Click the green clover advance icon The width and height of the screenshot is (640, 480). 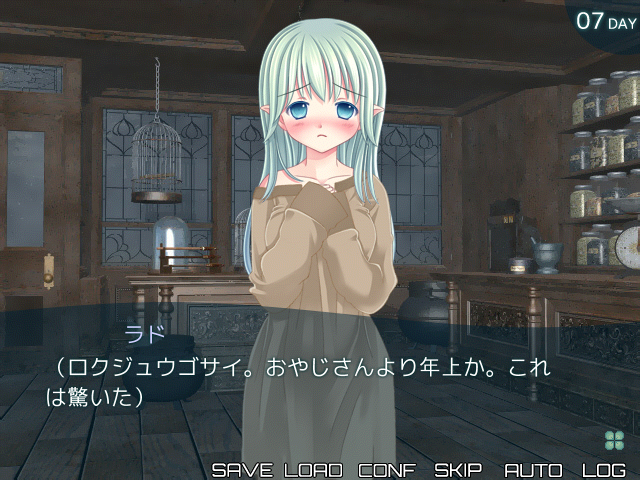613,441
